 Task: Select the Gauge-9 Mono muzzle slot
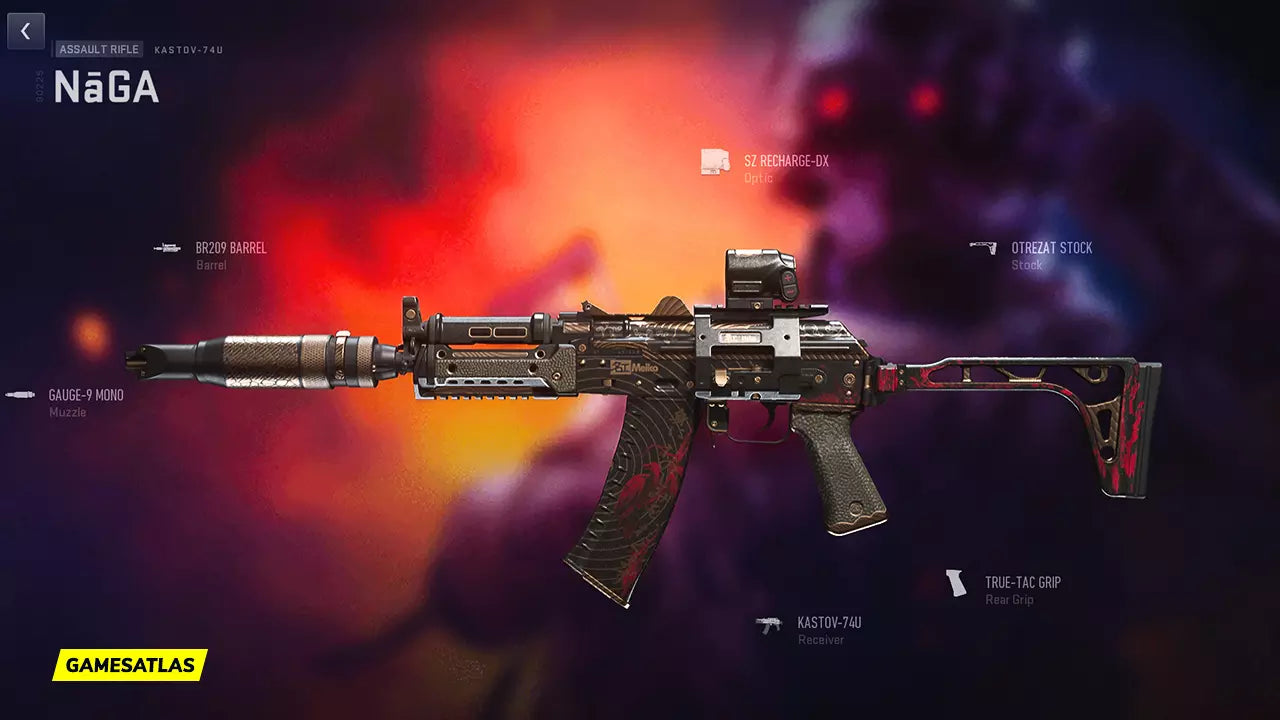click(85, 396)
